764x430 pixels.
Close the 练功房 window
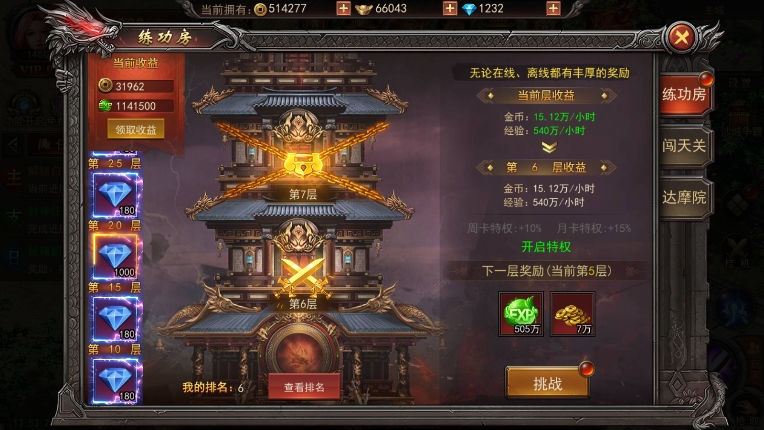(682, 38)
